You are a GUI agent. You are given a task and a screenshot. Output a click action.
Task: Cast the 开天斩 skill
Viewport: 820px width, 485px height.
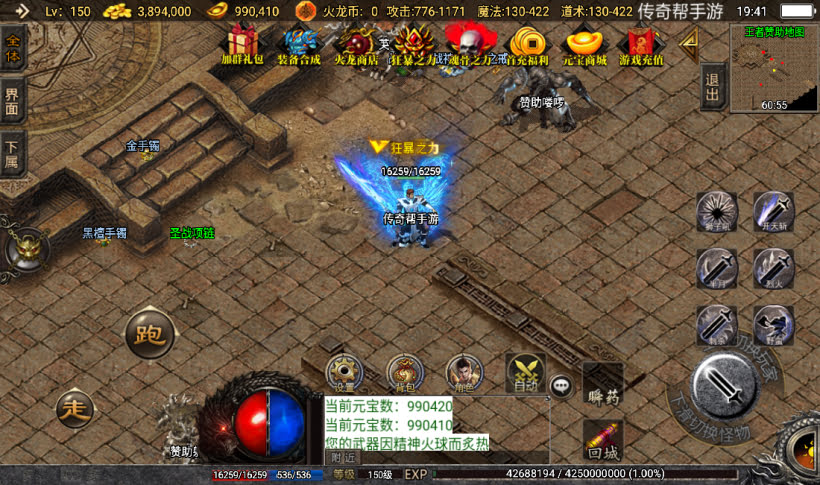[773, 212]
